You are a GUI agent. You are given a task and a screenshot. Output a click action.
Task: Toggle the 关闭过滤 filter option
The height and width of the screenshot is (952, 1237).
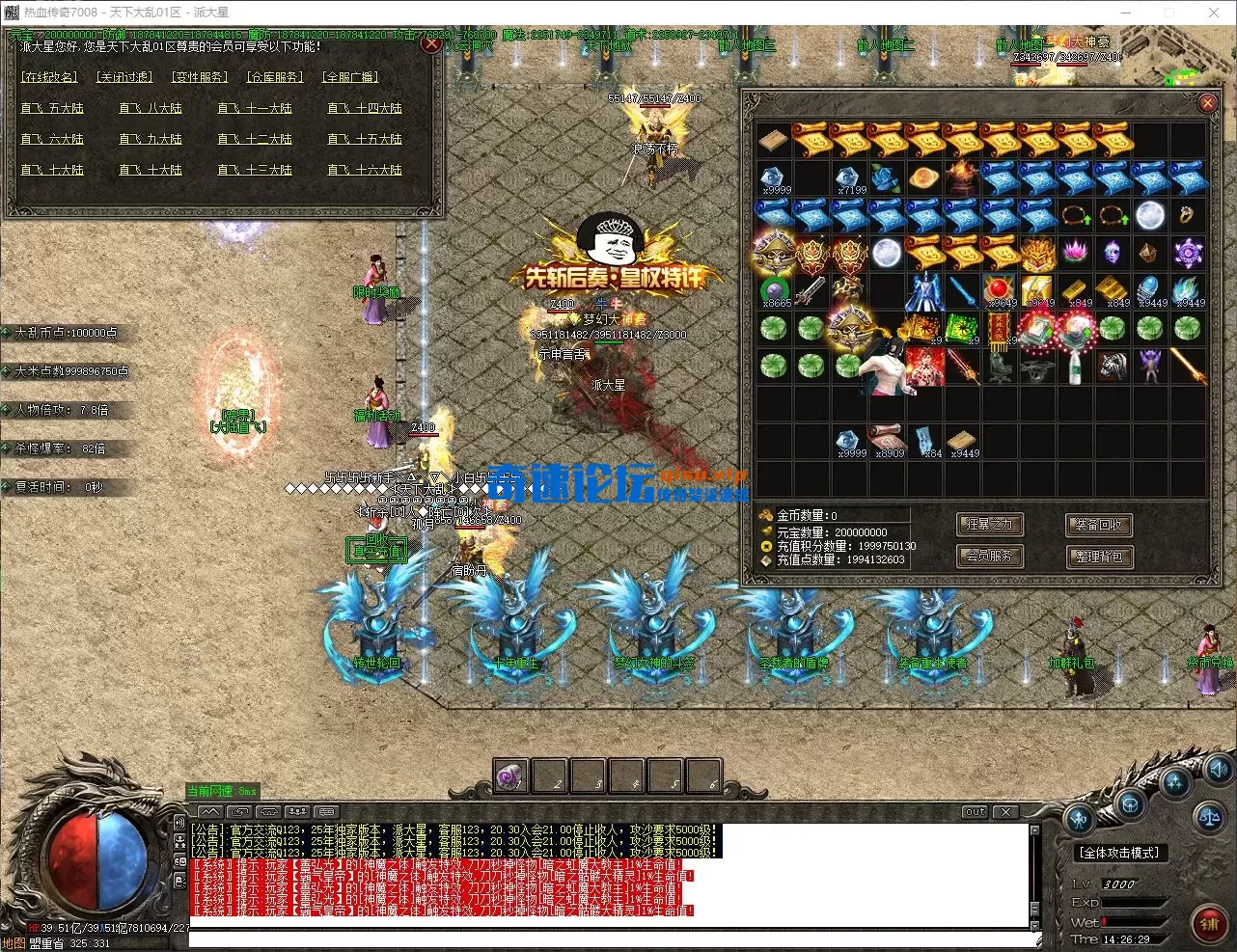click(x=124, y=77)
